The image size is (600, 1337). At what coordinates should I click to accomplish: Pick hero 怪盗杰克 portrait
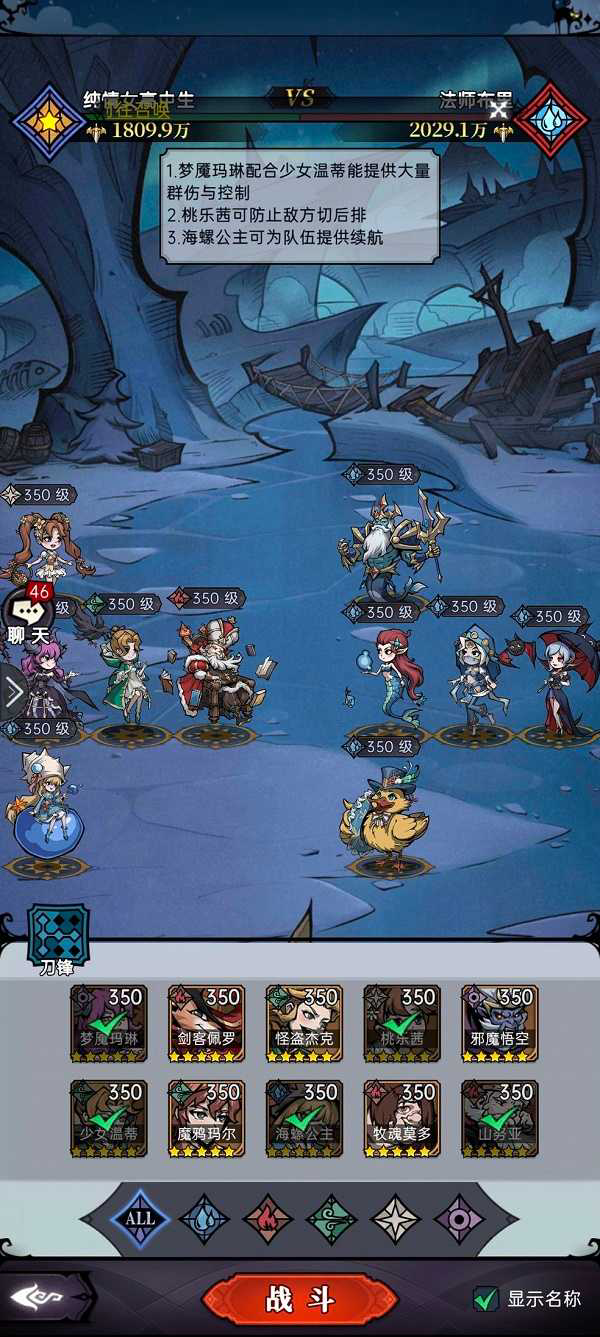(x=304, y=1023)
